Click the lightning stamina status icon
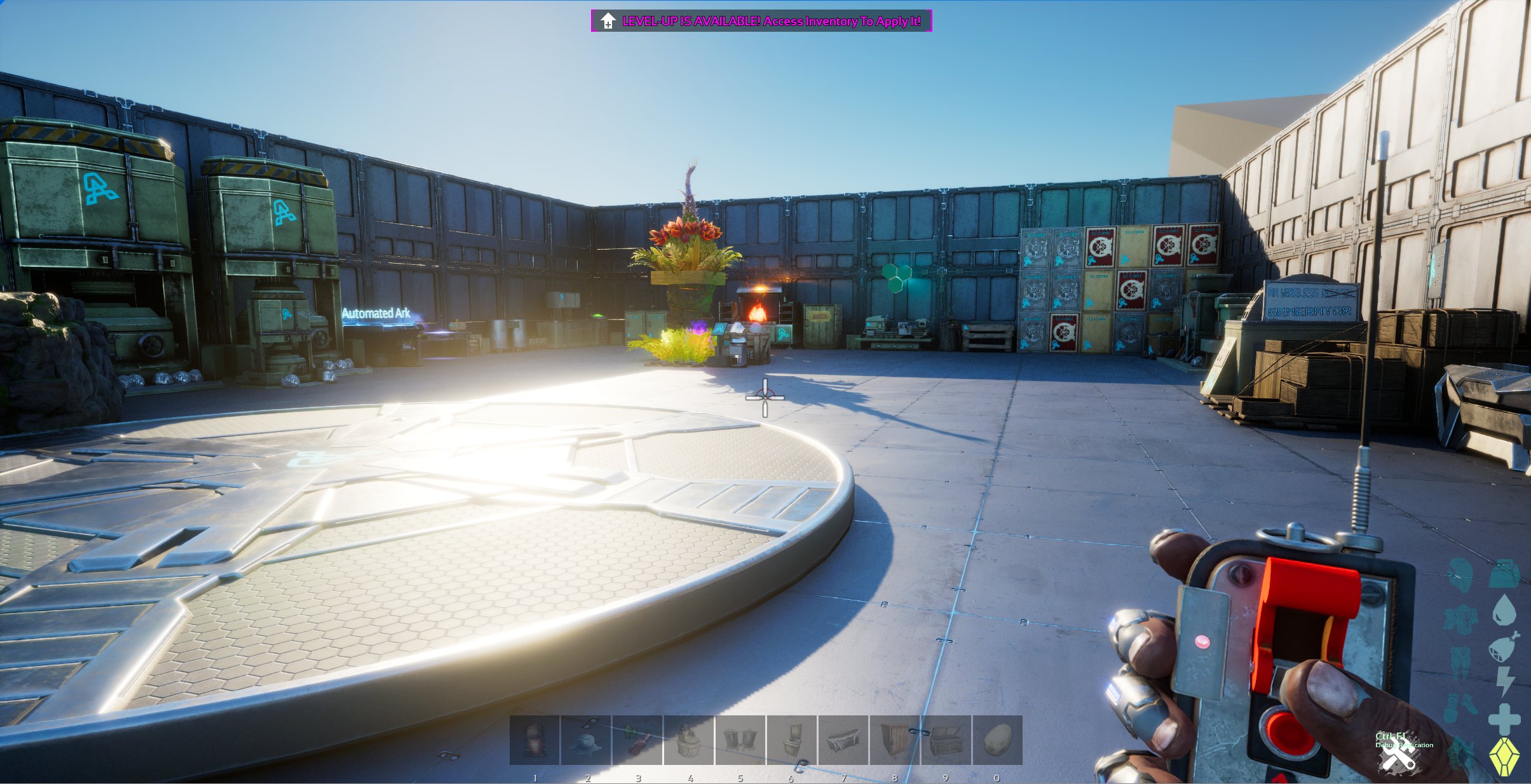1531x784 pixels. [x=1504, y=681]
